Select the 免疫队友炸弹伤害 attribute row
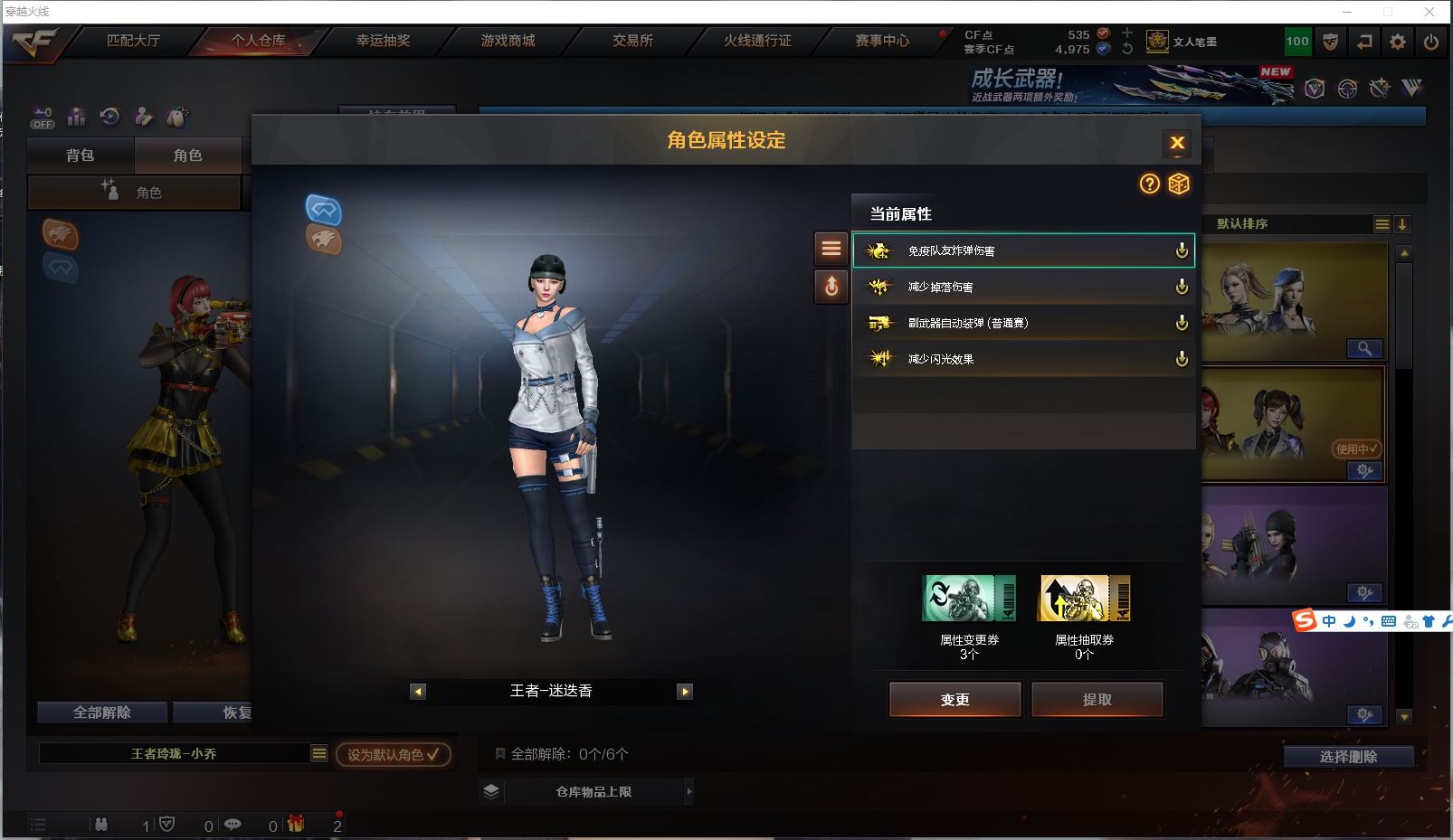 pos(1022,250)
